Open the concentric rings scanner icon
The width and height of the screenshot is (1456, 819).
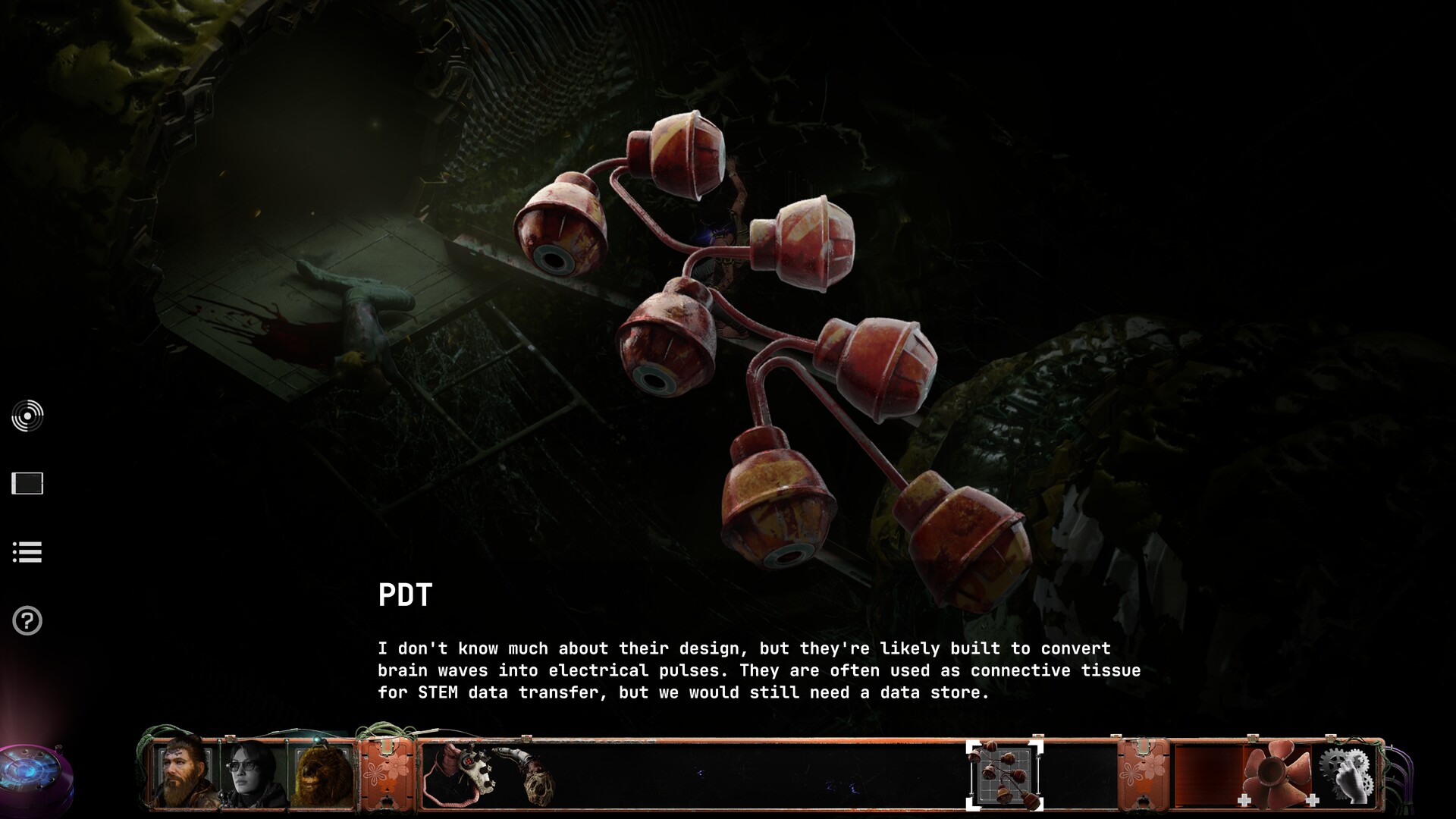27,416
